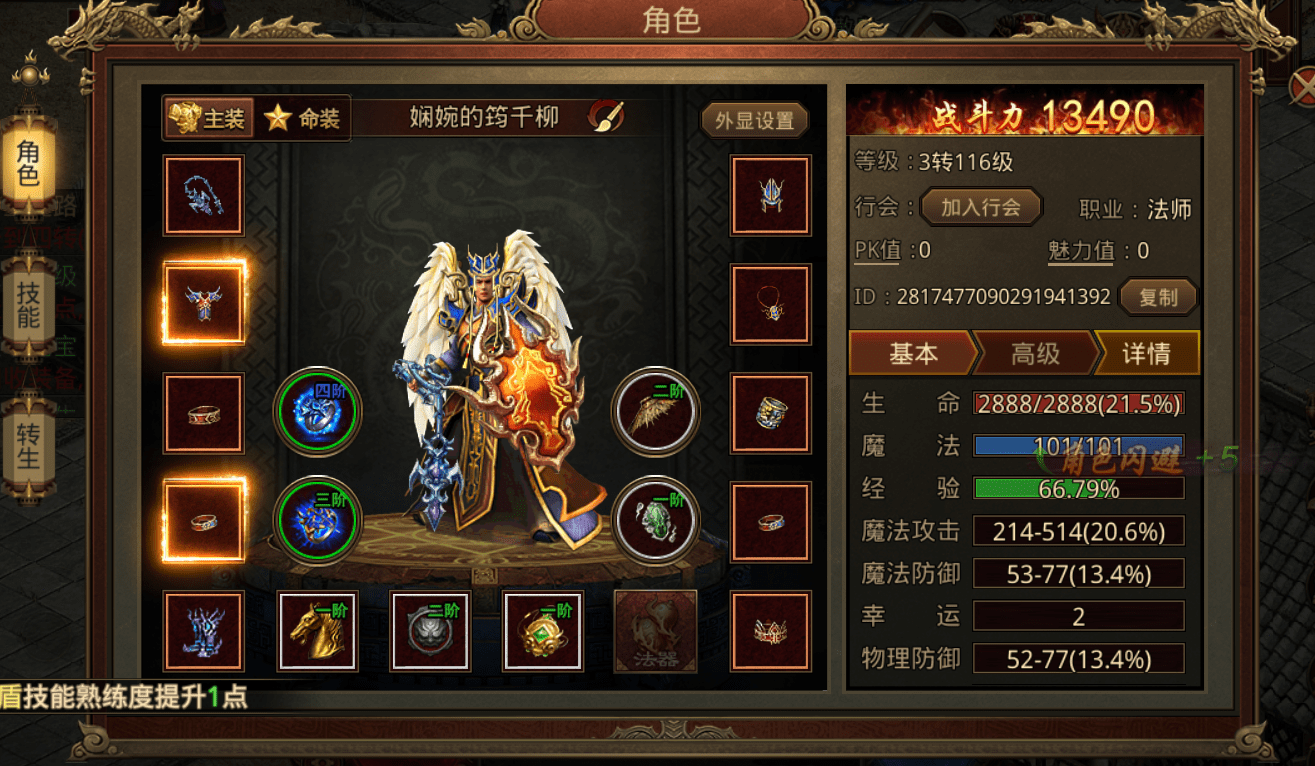Click the 加入行会 guild button
This screenshot has width=1315, height=766.
(x=980, y=207)
